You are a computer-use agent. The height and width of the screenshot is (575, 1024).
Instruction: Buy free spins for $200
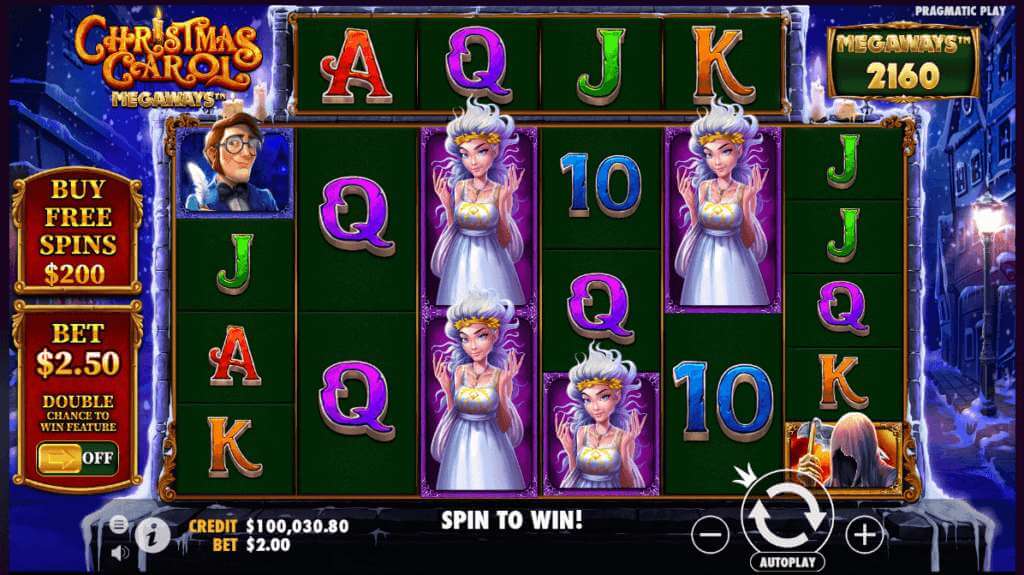pyautogui.click(x=78, y=231)
